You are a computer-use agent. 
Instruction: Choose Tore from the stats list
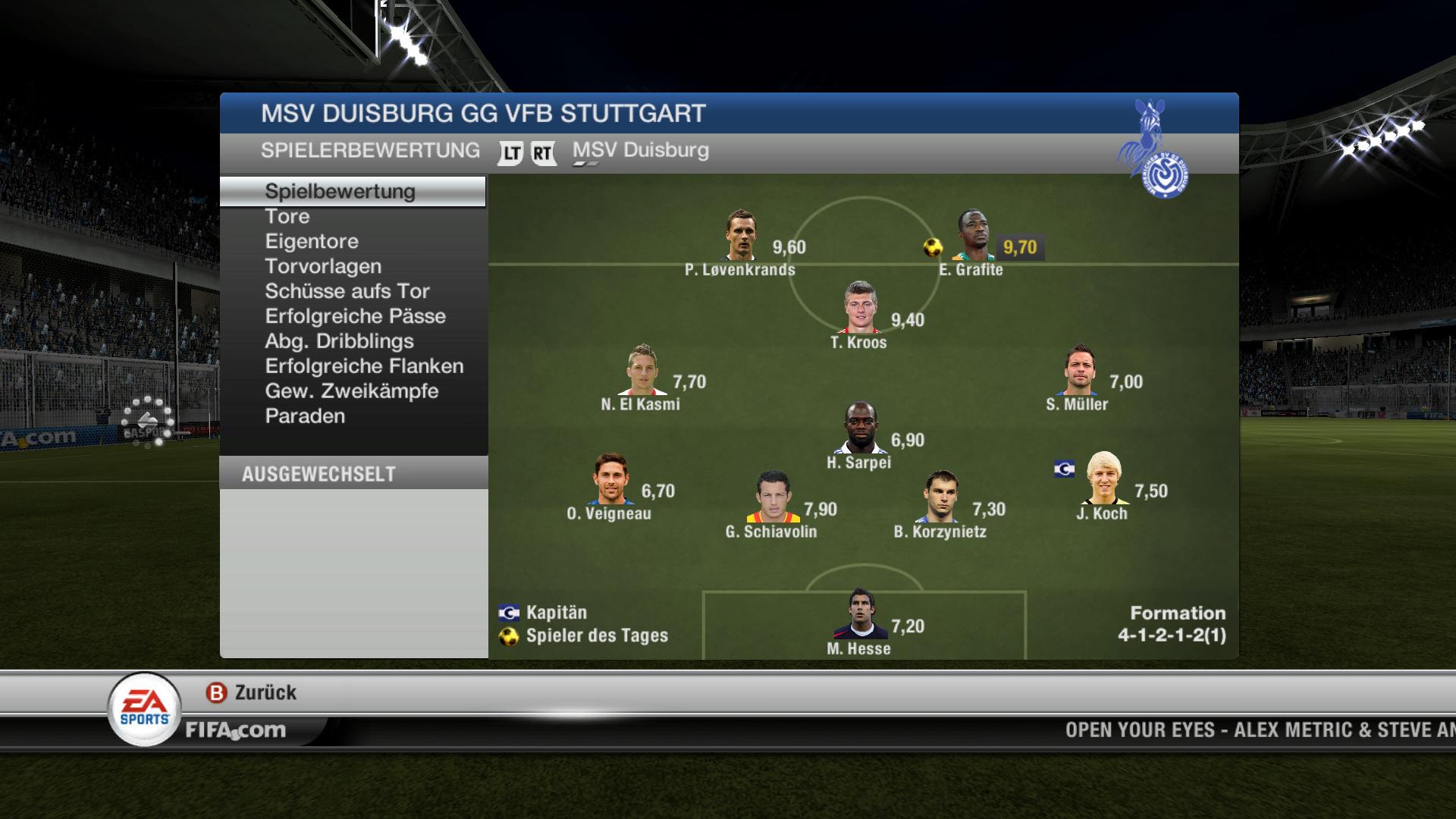[x=287, y=217]
